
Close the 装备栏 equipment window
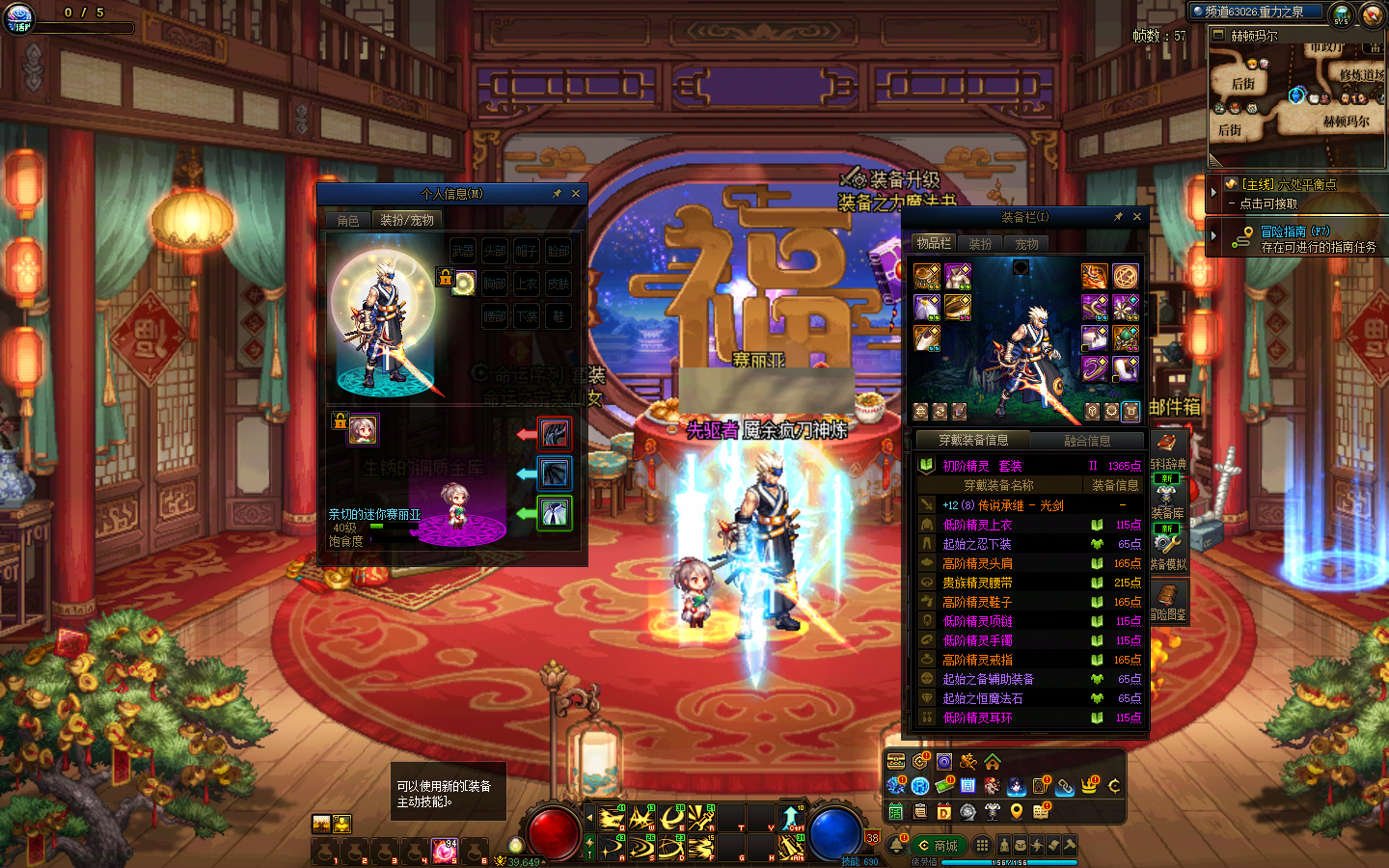[1136, 217]
